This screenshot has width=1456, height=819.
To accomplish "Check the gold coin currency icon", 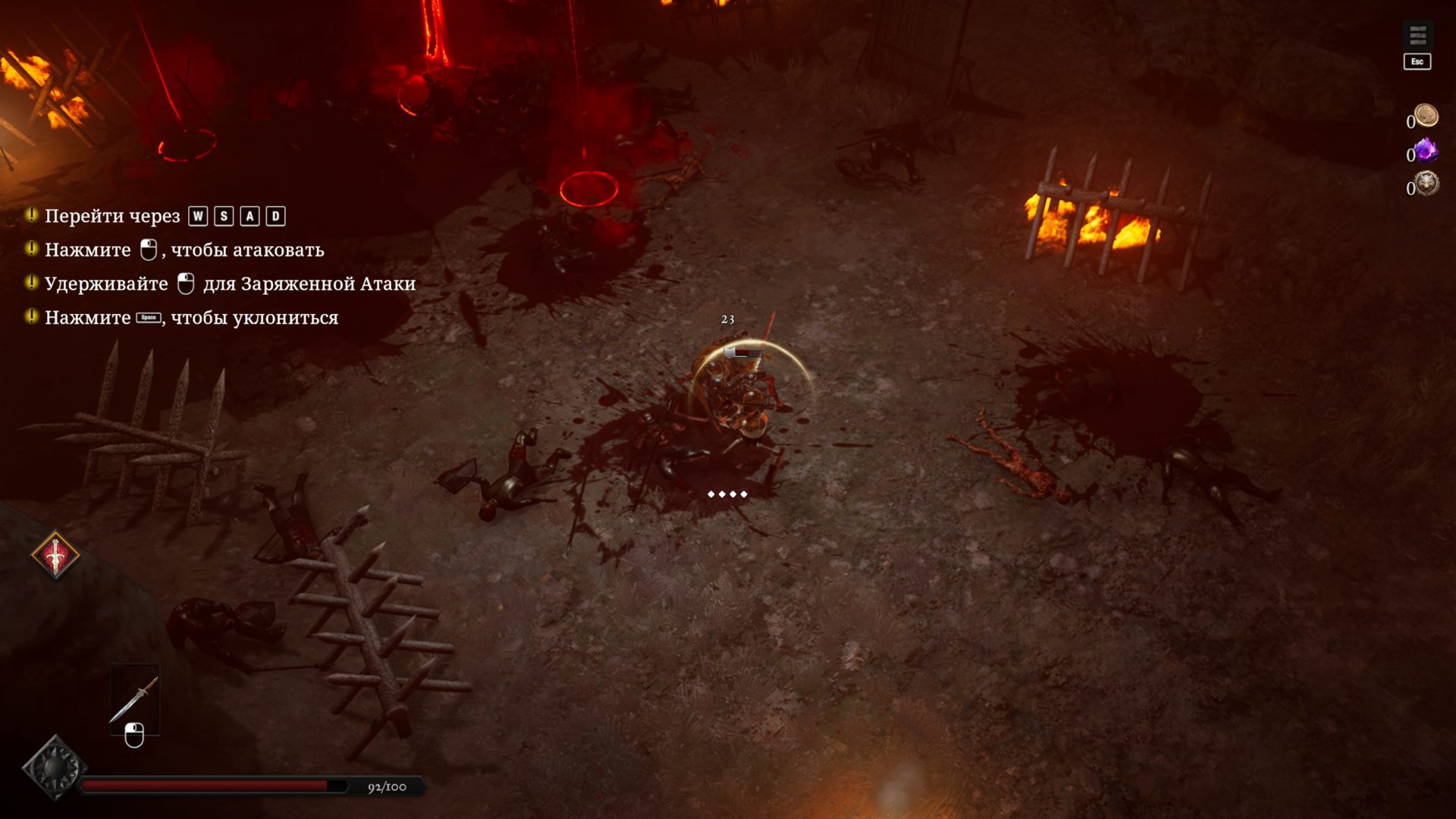I will point(1426,116).
